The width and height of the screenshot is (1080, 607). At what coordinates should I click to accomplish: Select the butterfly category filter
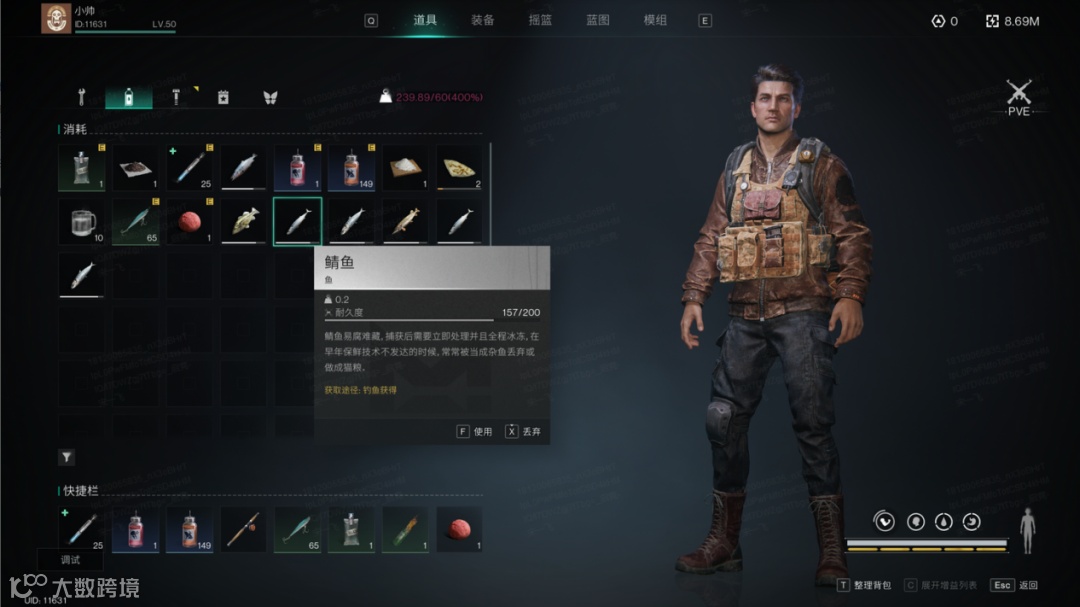click(x=270, y=97)
